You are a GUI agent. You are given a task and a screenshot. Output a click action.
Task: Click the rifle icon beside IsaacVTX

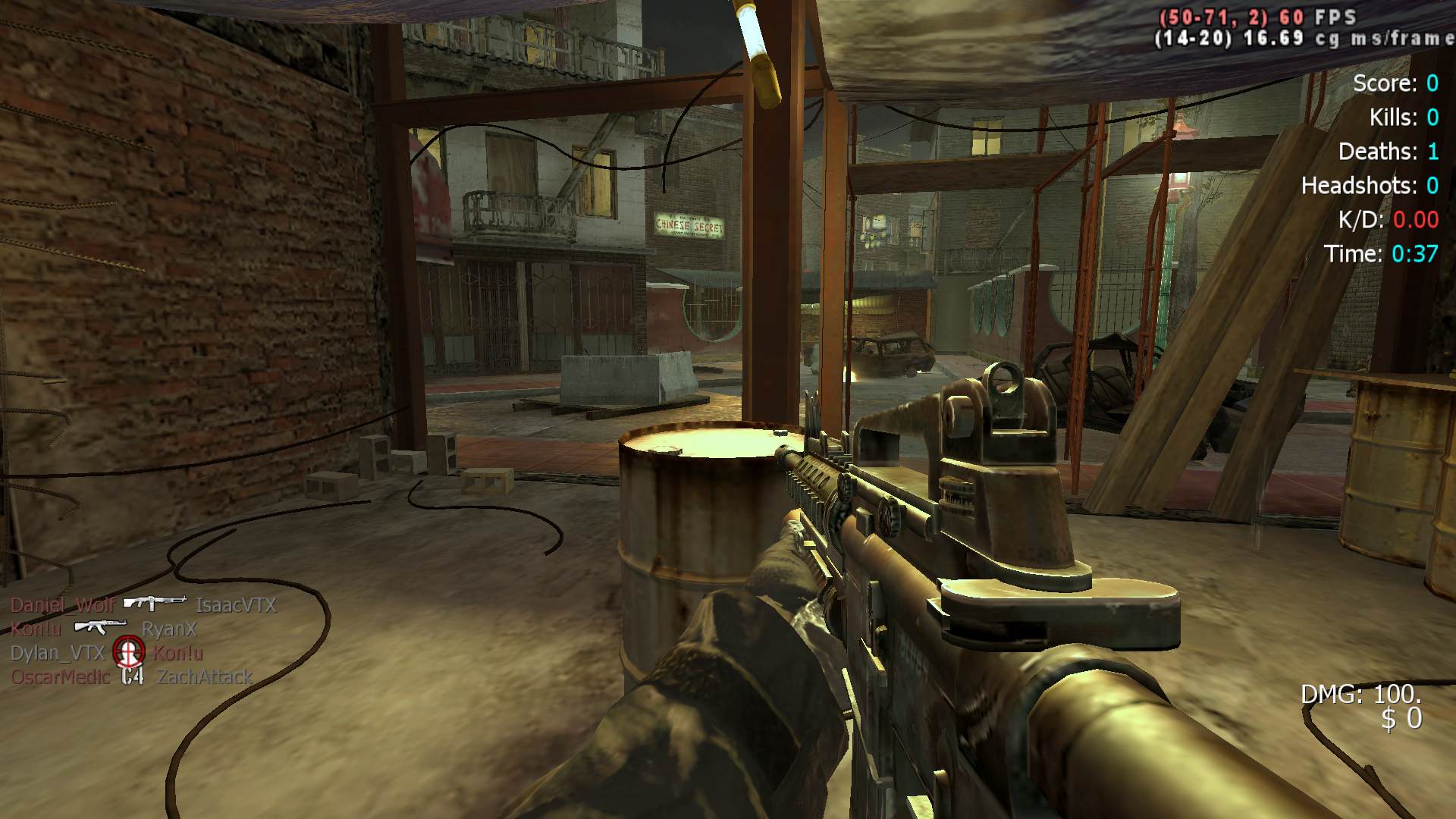(x=155, y=603)
